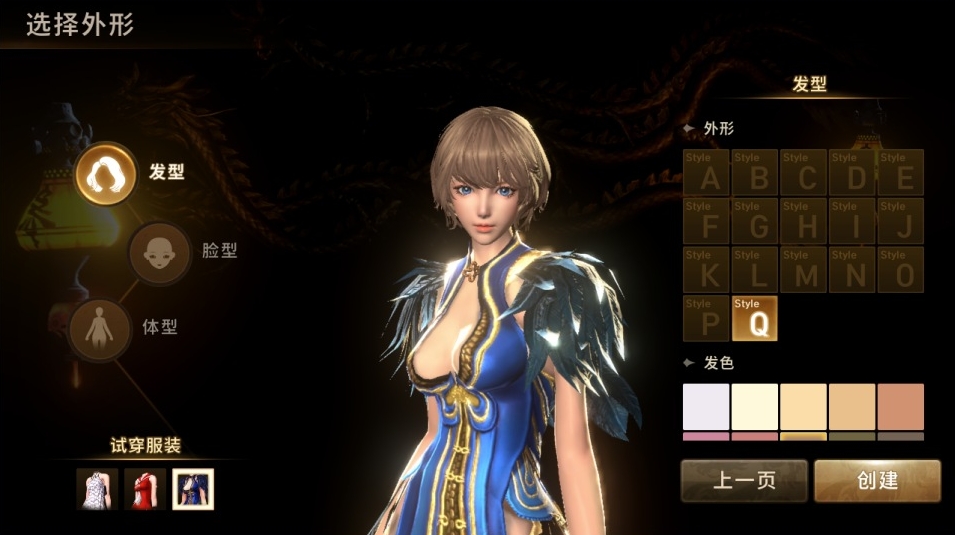
Task: Choose hairstyle Style A
Action: click(708, 172)
